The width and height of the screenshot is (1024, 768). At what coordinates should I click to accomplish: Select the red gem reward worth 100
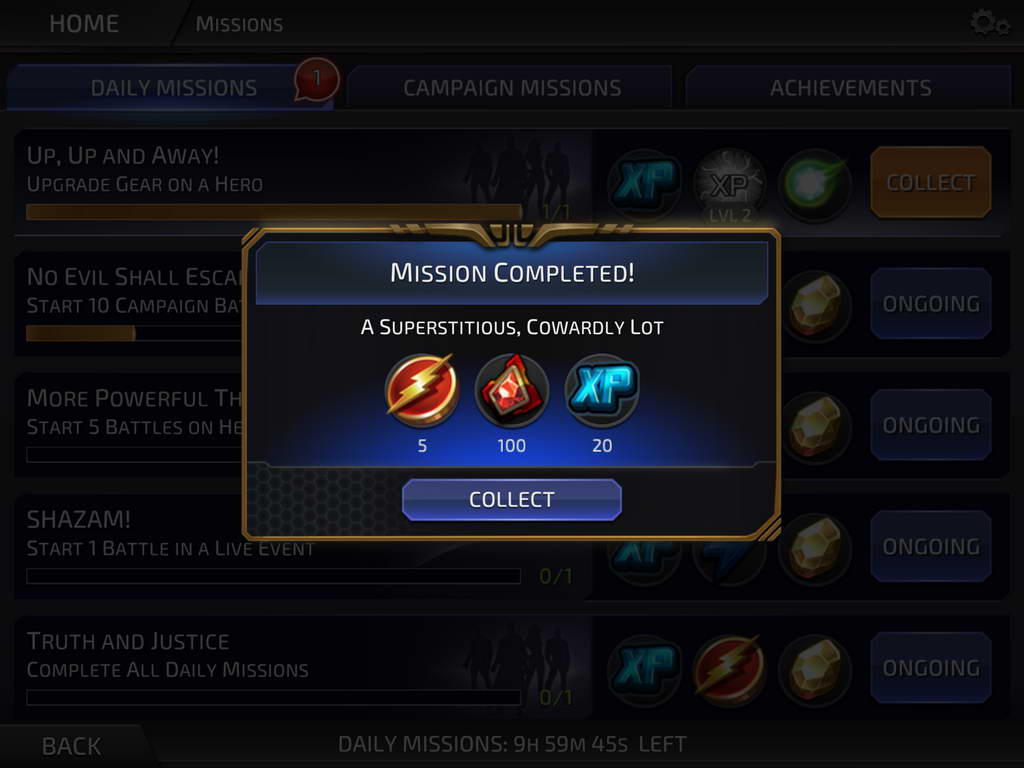[511, 389]
